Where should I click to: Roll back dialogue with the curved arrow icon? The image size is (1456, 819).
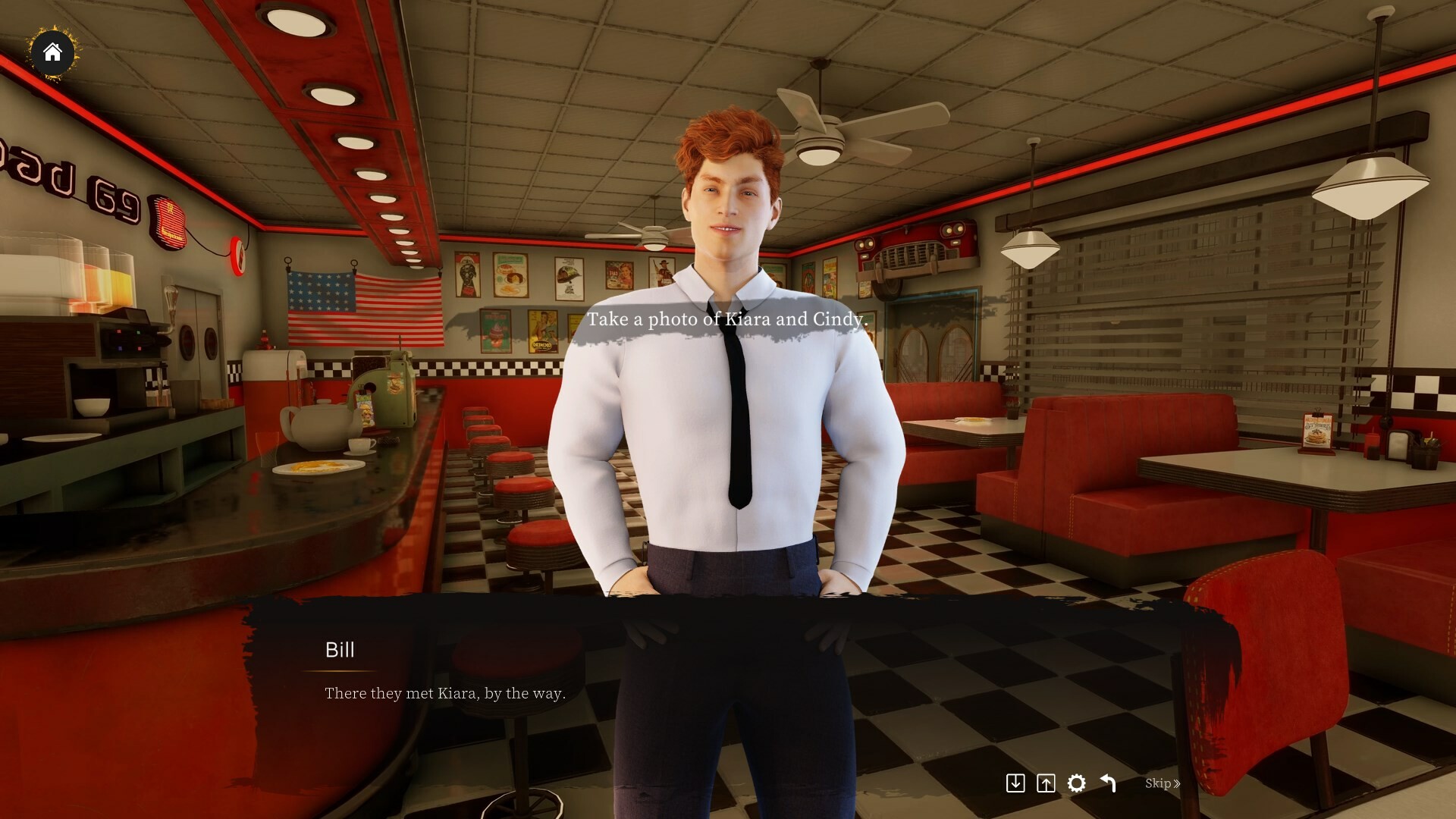coord(1107,783)
